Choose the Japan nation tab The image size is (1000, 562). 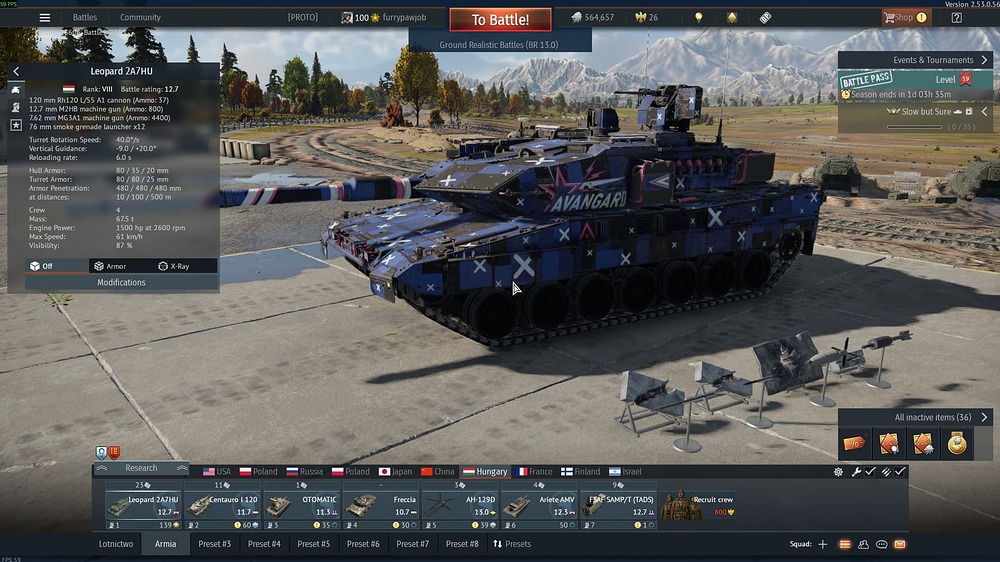pyautogui.click(x=395, y=471)
